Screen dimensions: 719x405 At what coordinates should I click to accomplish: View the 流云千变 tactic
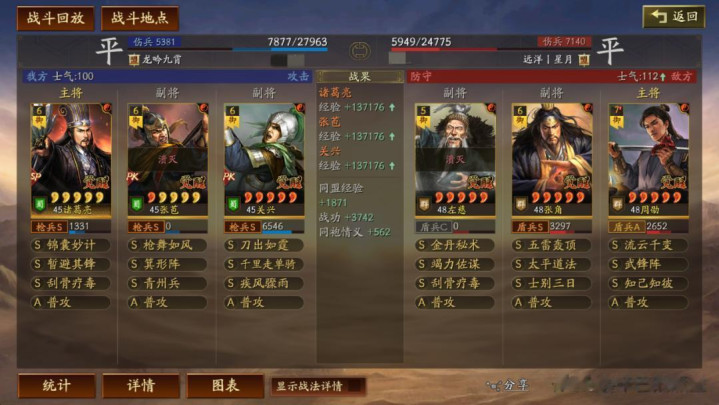click(648, 245)
